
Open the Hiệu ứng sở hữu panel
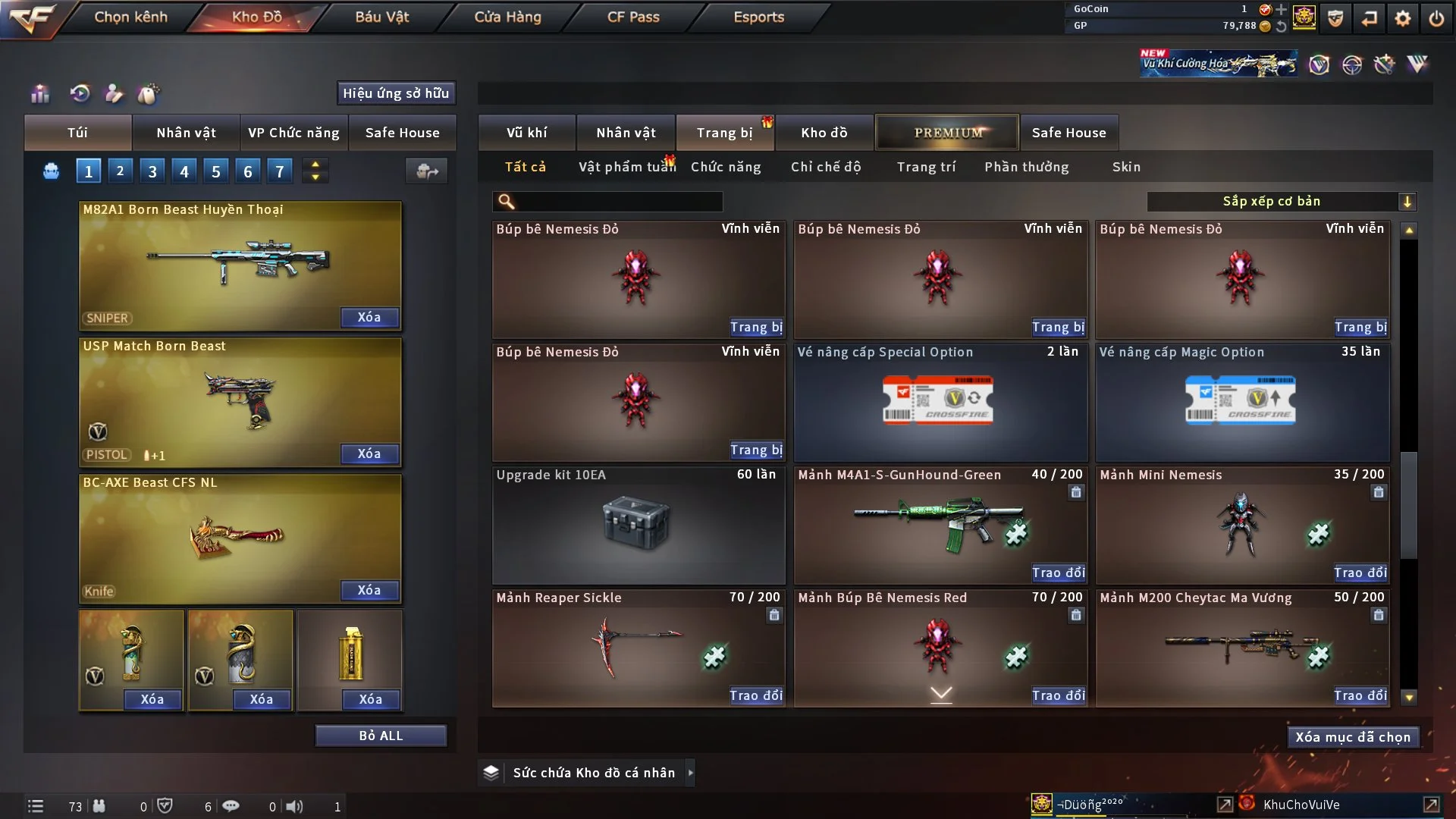tap(396, 93)
